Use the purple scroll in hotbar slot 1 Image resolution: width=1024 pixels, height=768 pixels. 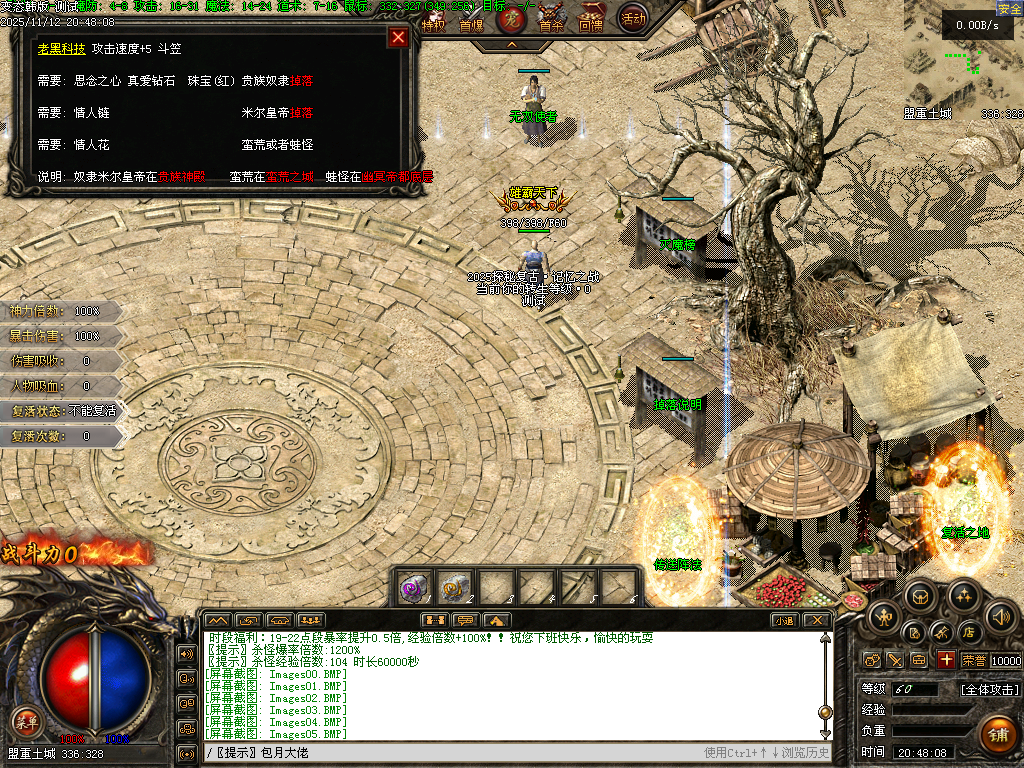(414, 585)
